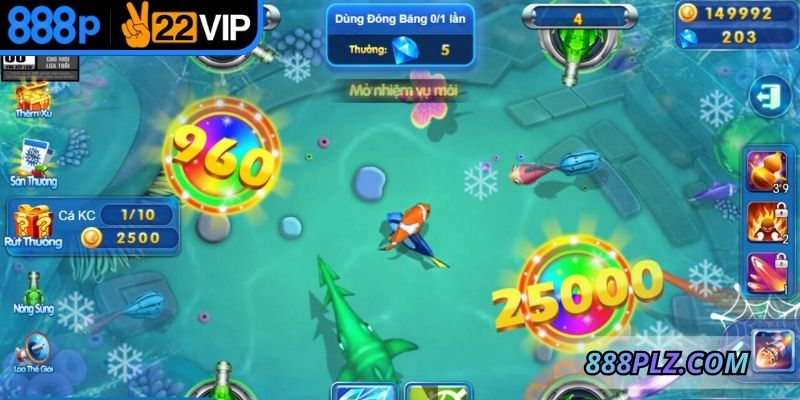800x400 pixels.
Task: Click the 888p logo in corner
Action: coord(53,29)
